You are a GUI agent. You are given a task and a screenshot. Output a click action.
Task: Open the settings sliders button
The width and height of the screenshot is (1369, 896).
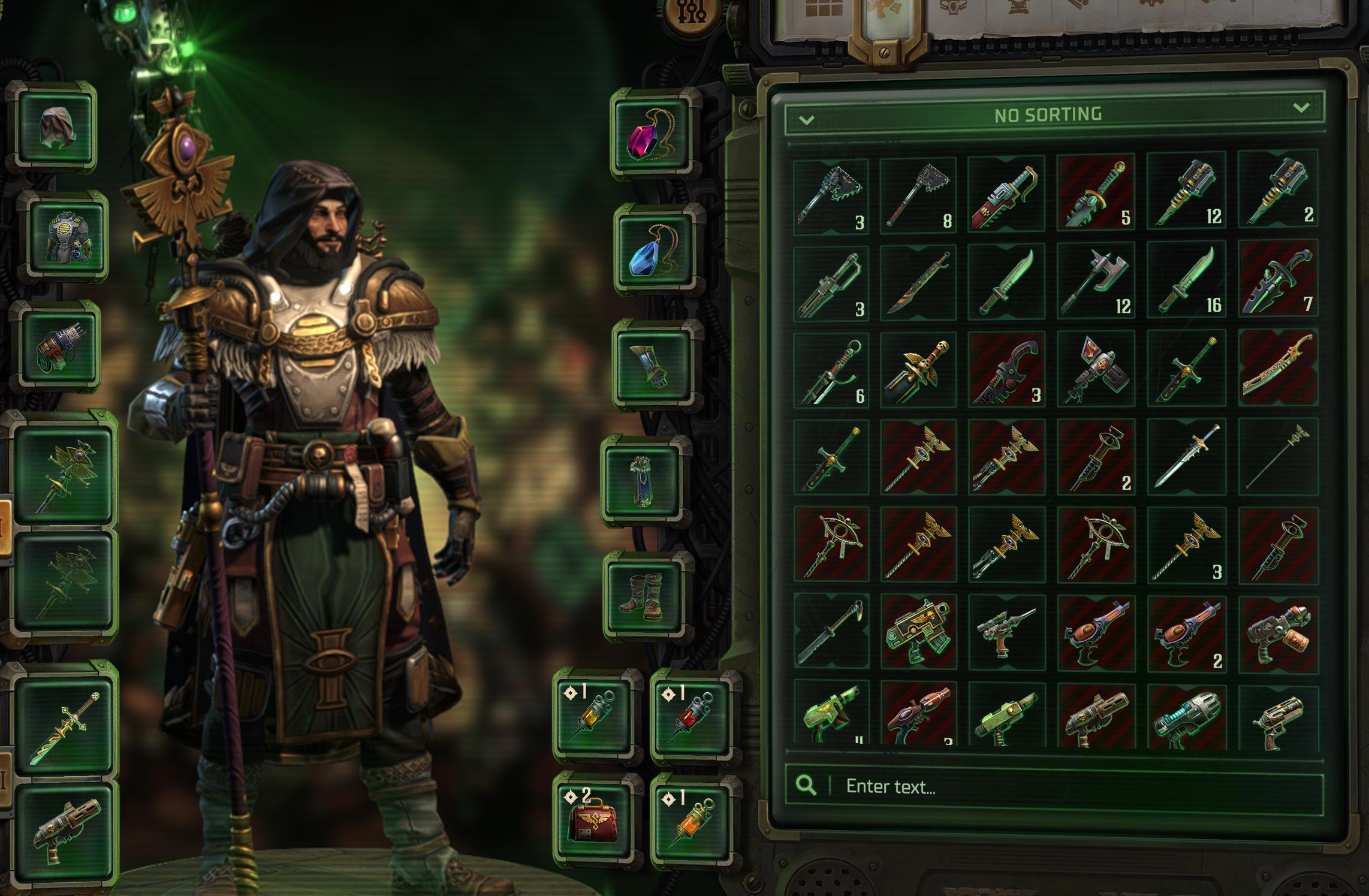693,13
